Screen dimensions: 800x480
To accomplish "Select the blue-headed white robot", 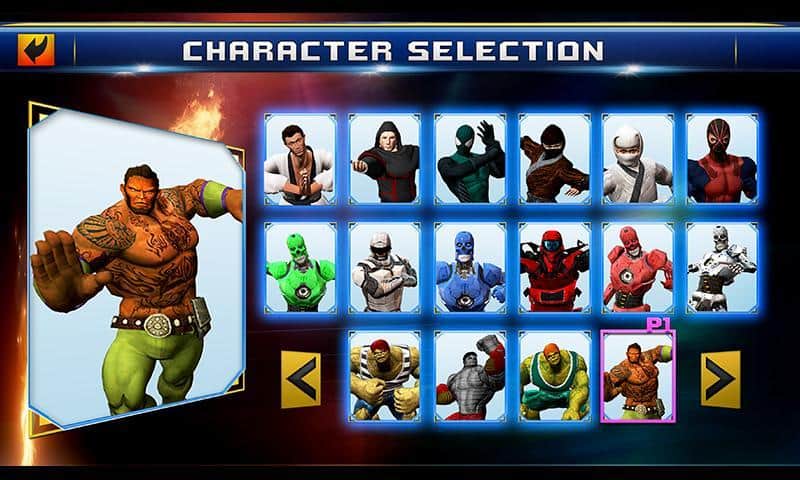I will point(470,267).
